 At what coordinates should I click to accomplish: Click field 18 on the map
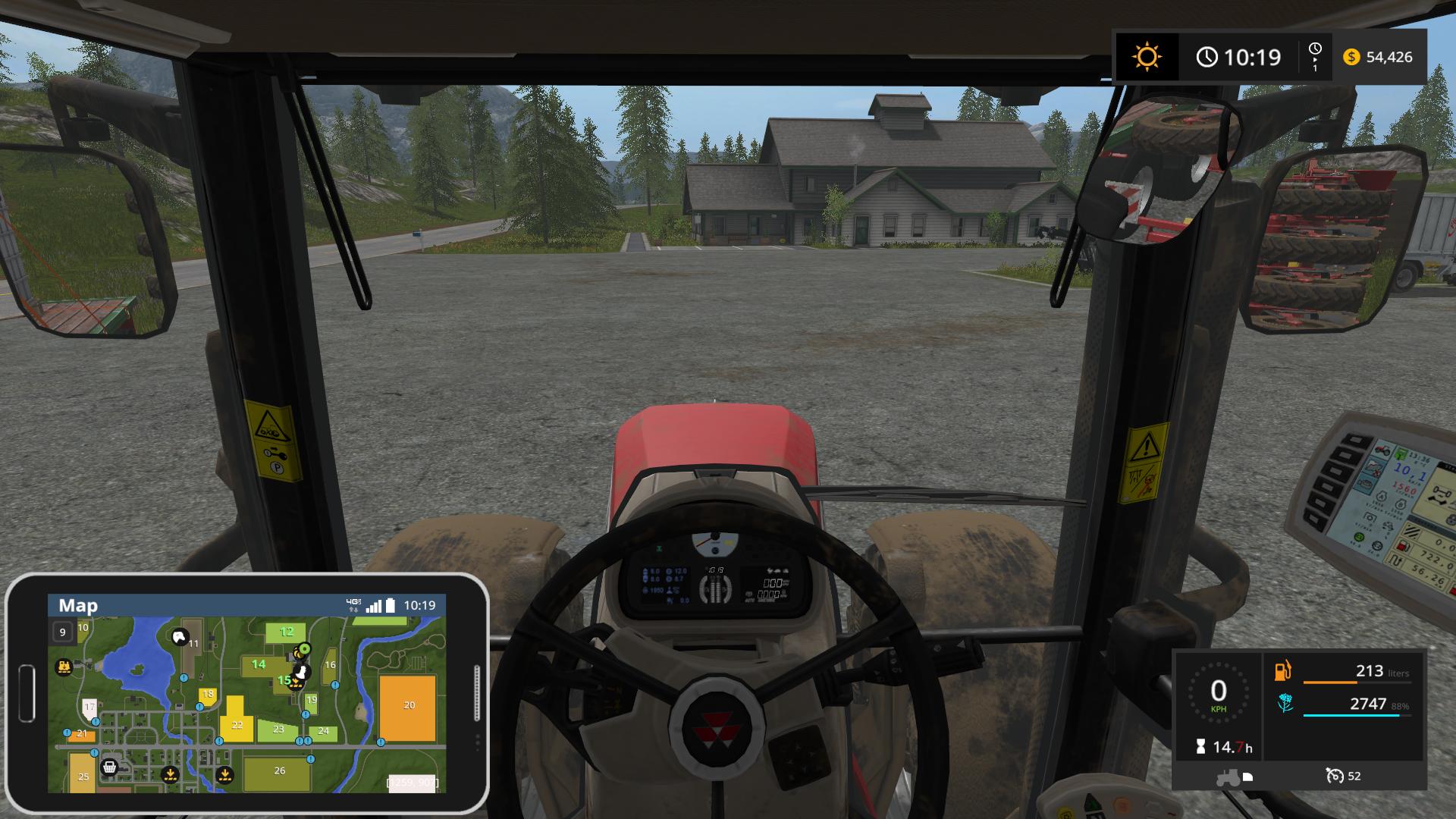click(x=208, y=695)
